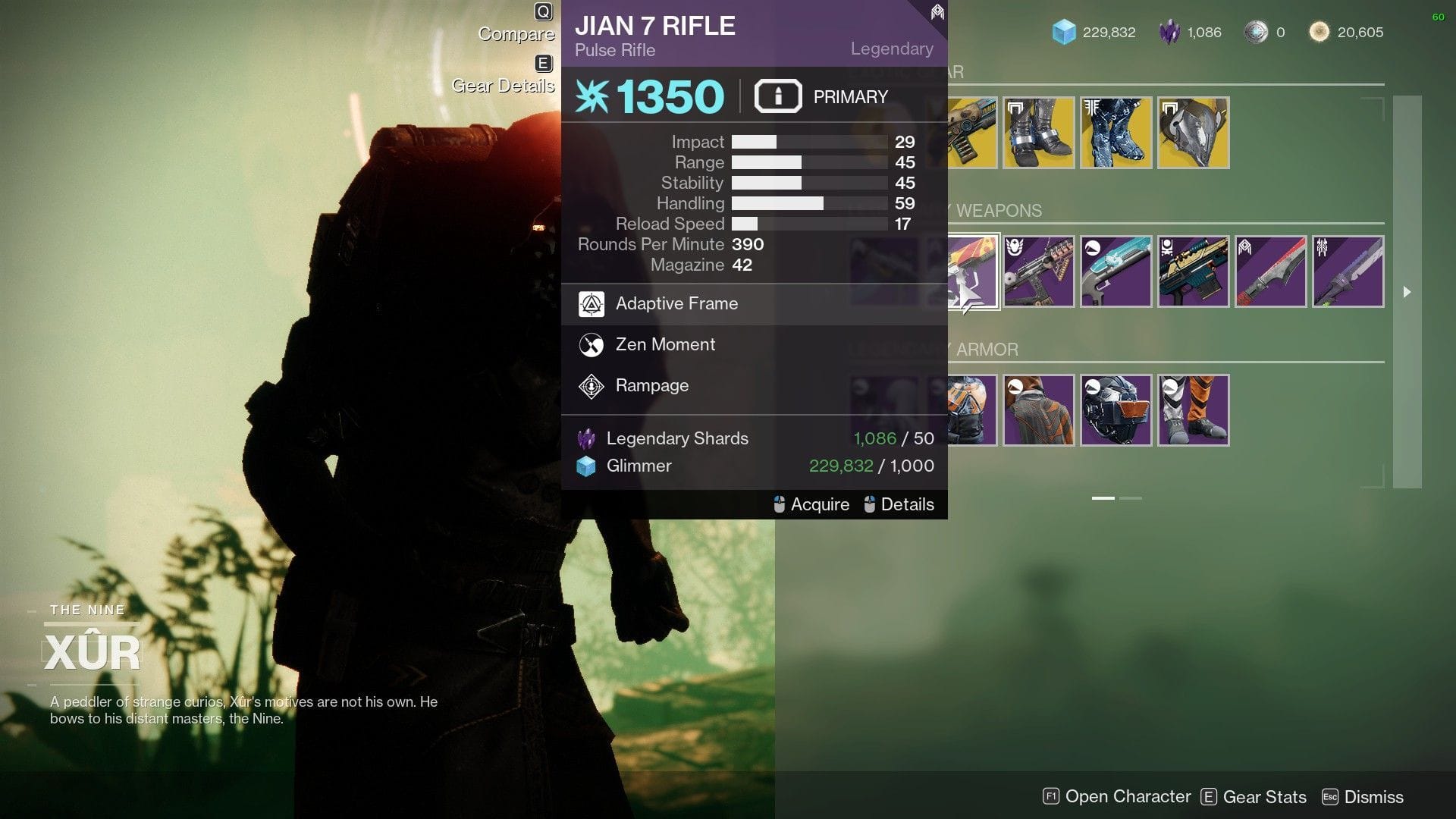Click the Bright Dust icon showing 20,605
The height and width of the screenshot is (819, 1456).
(x=1318, y=32)
